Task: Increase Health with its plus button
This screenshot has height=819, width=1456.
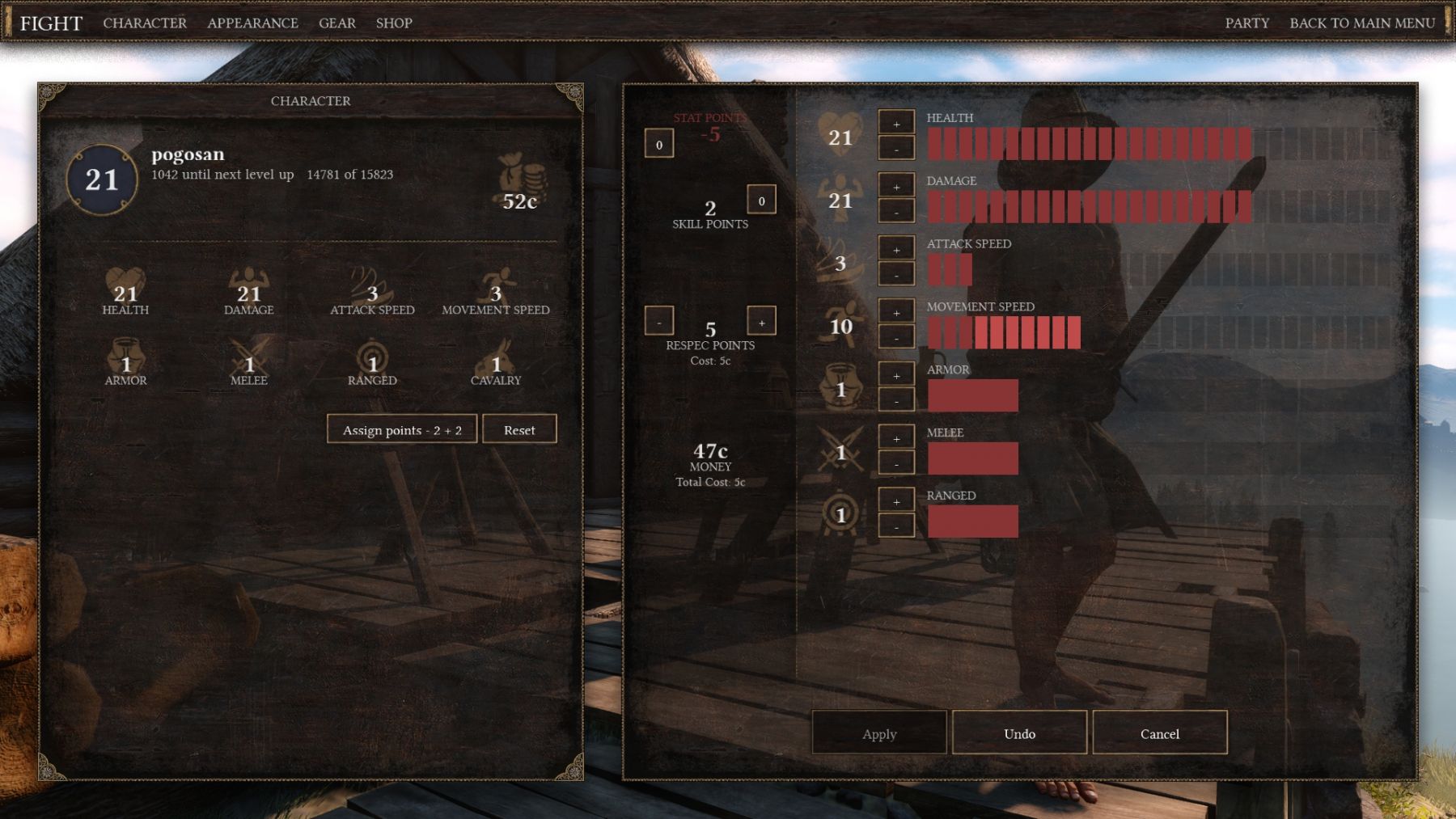Action: pyautogui.click(x=896, y=124)
